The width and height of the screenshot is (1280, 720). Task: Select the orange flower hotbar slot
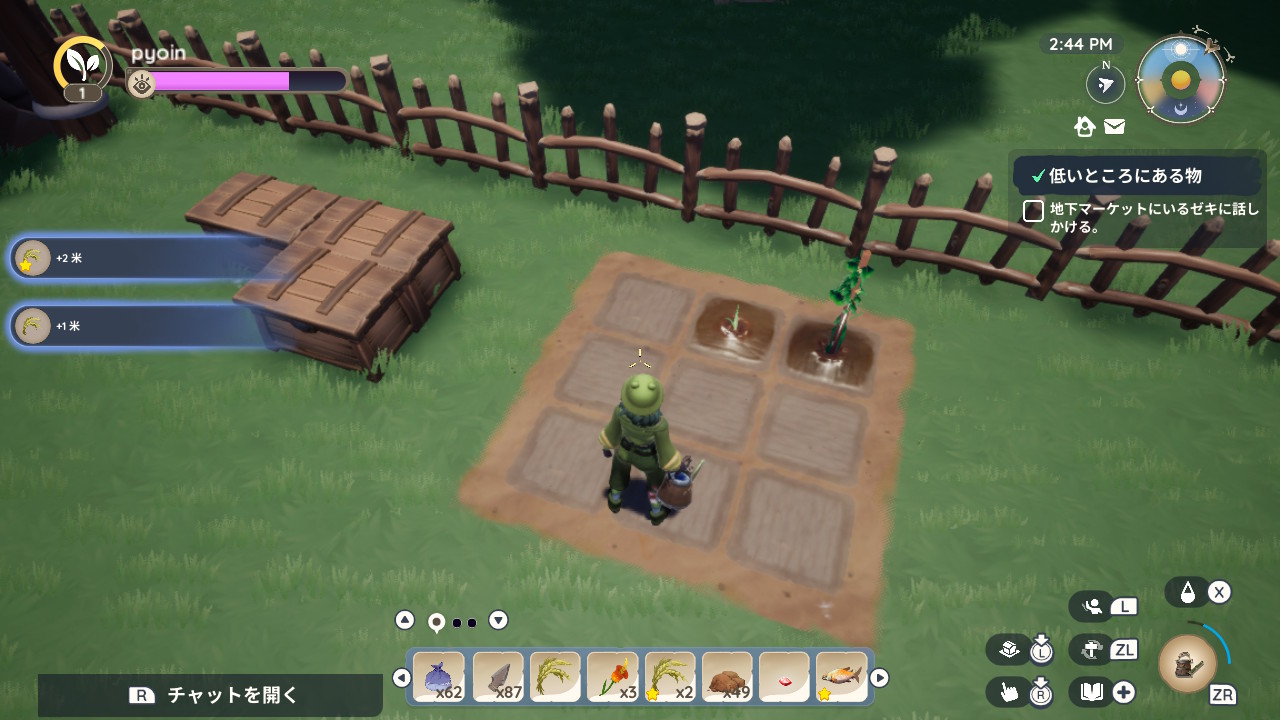coord(612,677)
